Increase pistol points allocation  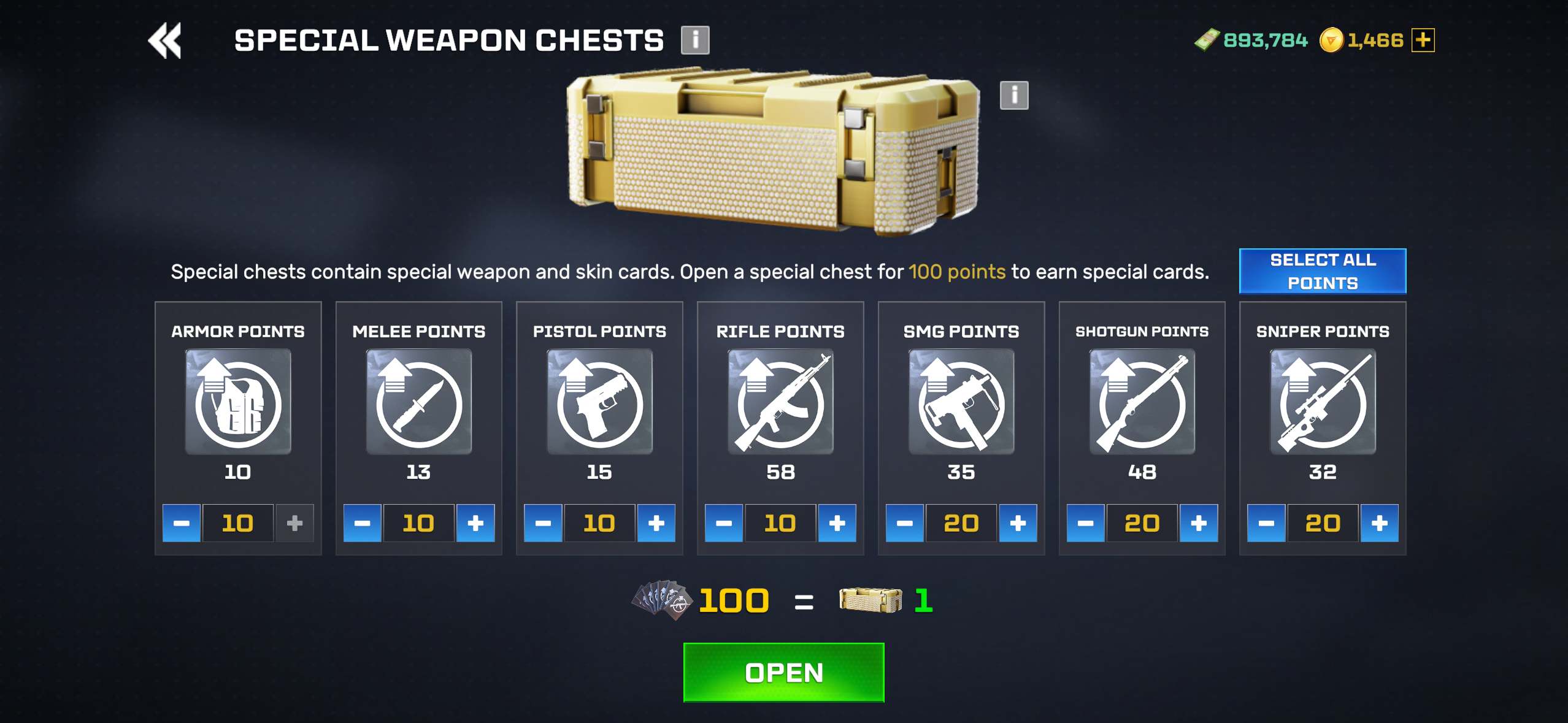pyautogui.click(x=656, y=523)
